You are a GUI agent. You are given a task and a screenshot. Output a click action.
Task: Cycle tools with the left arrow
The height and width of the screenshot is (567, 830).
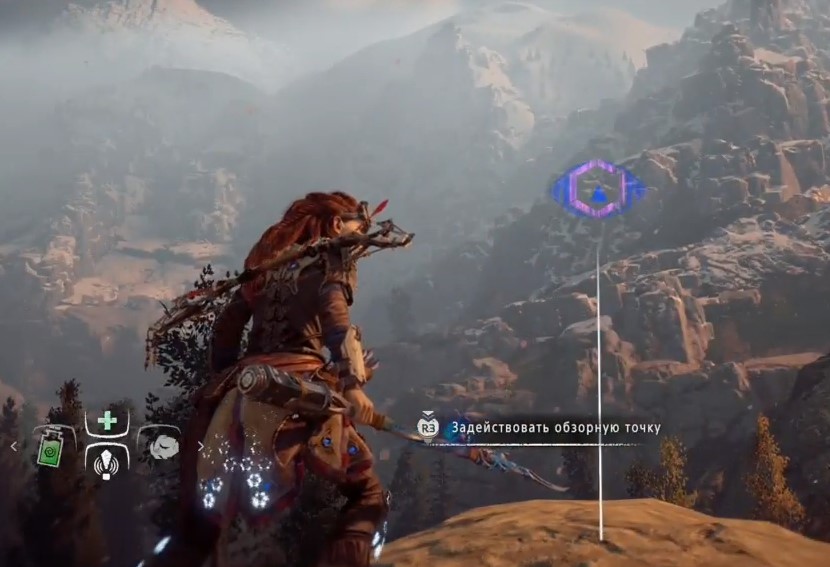point(13,446)
